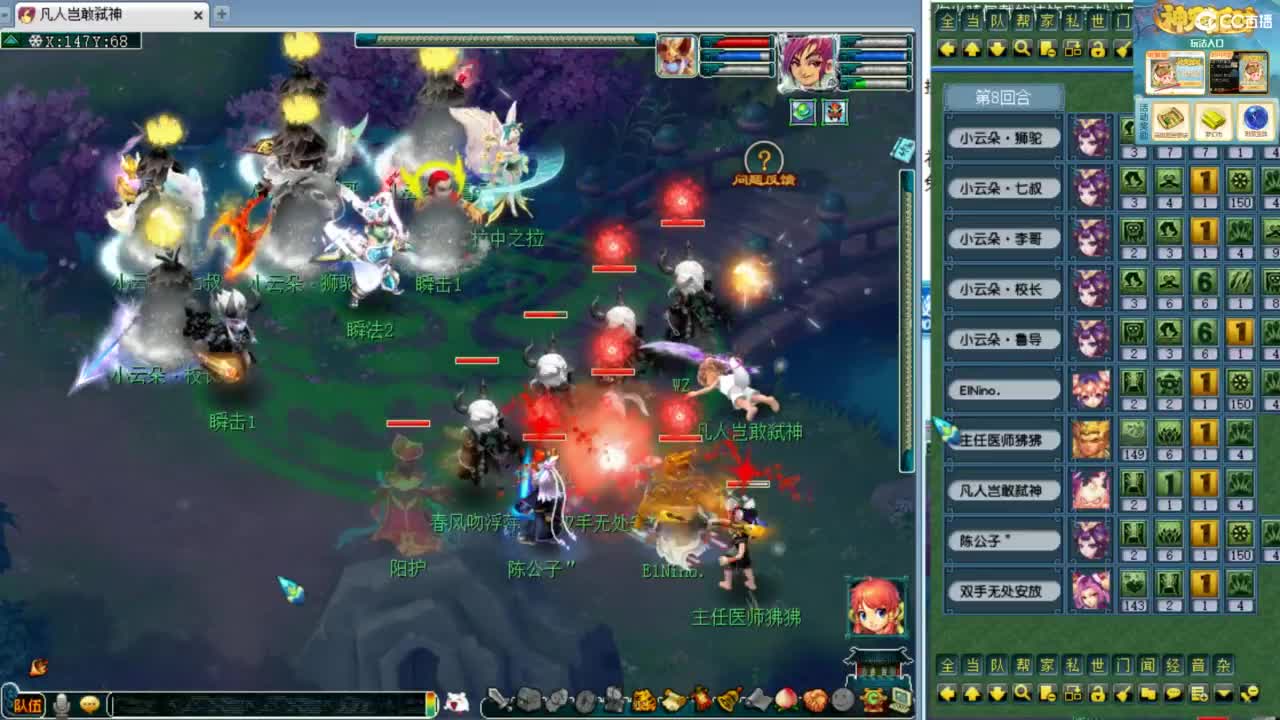
Task: Open the chat search magnifier icon
Action: click(1020, 694)
